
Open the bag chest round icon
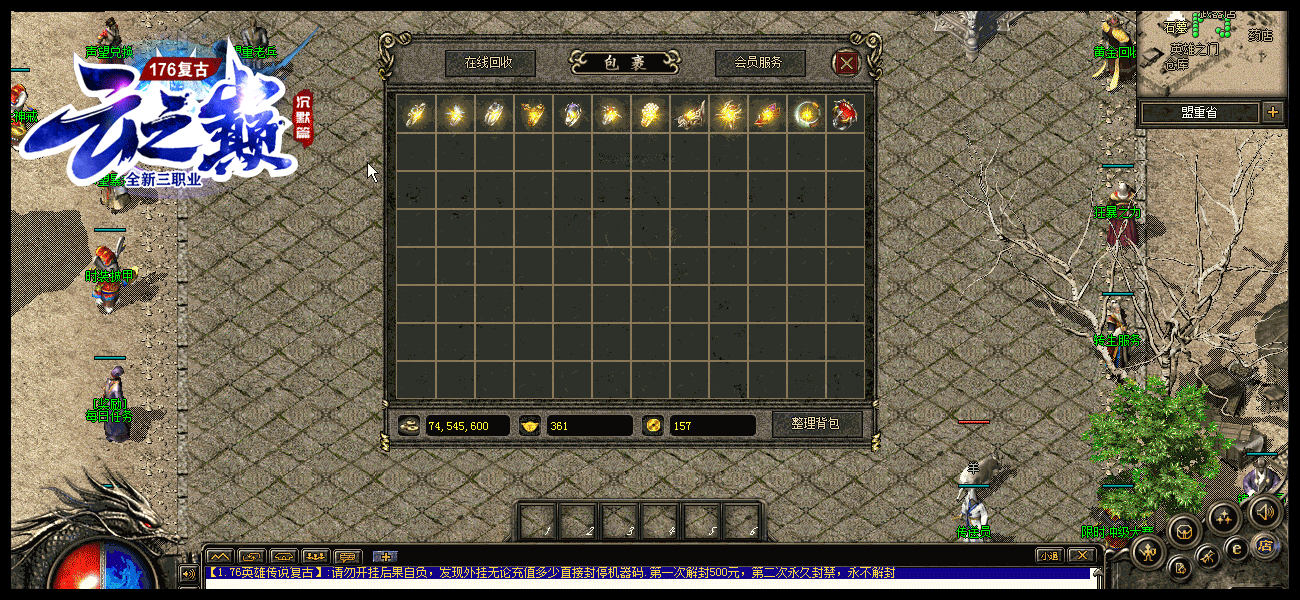(1185, 531)
